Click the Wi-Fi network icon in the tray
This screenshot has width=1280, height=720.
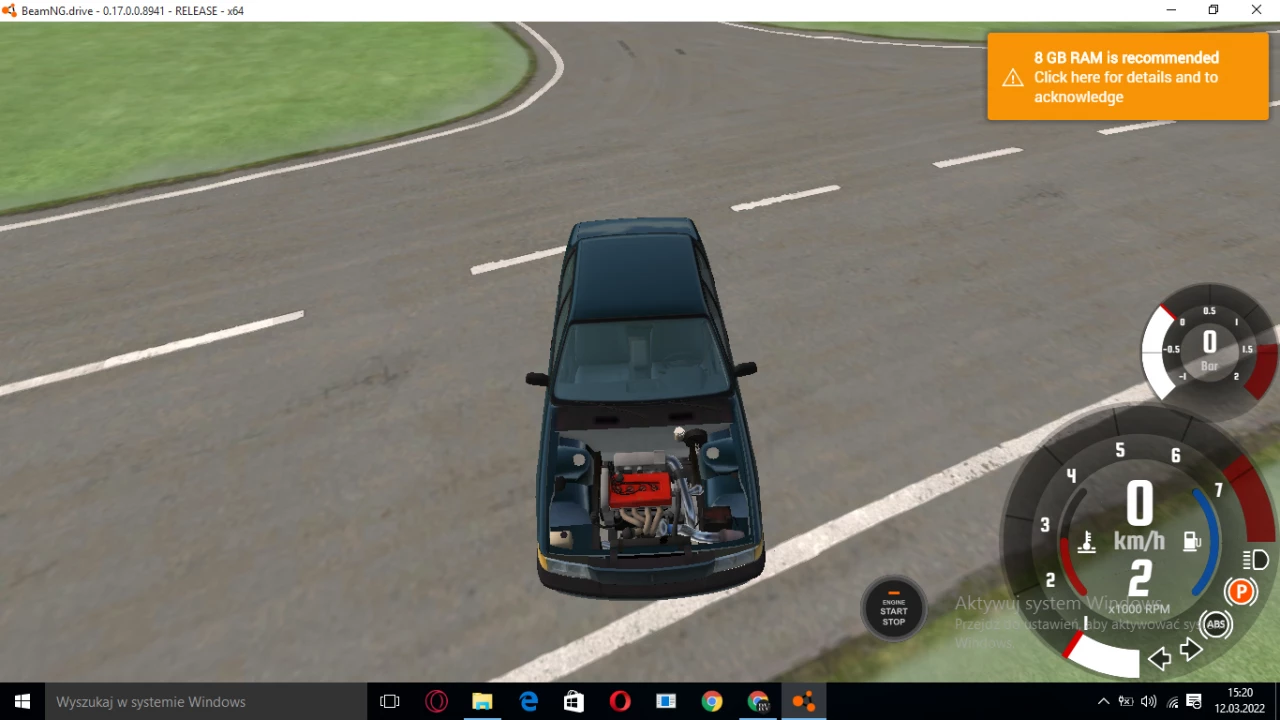click(x=1172, y=703)
